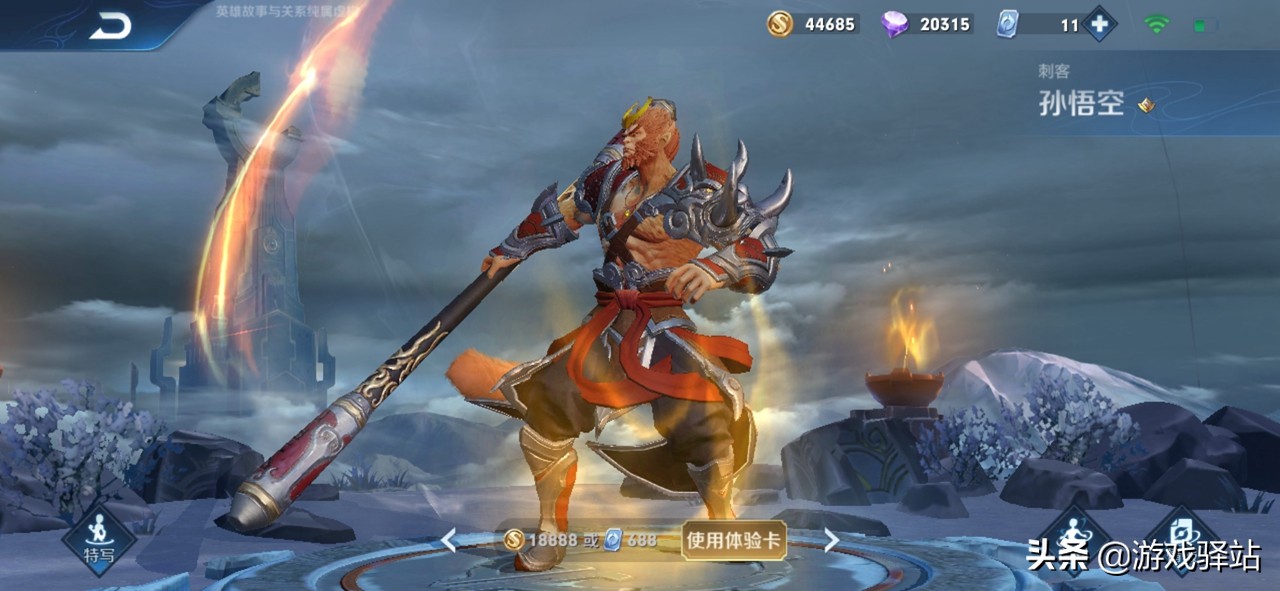Image resolution: width=1280 pixels, height=591 pixels.
Task: Show the previous hero with the left arrow
Action: click(x=449, y=541)
